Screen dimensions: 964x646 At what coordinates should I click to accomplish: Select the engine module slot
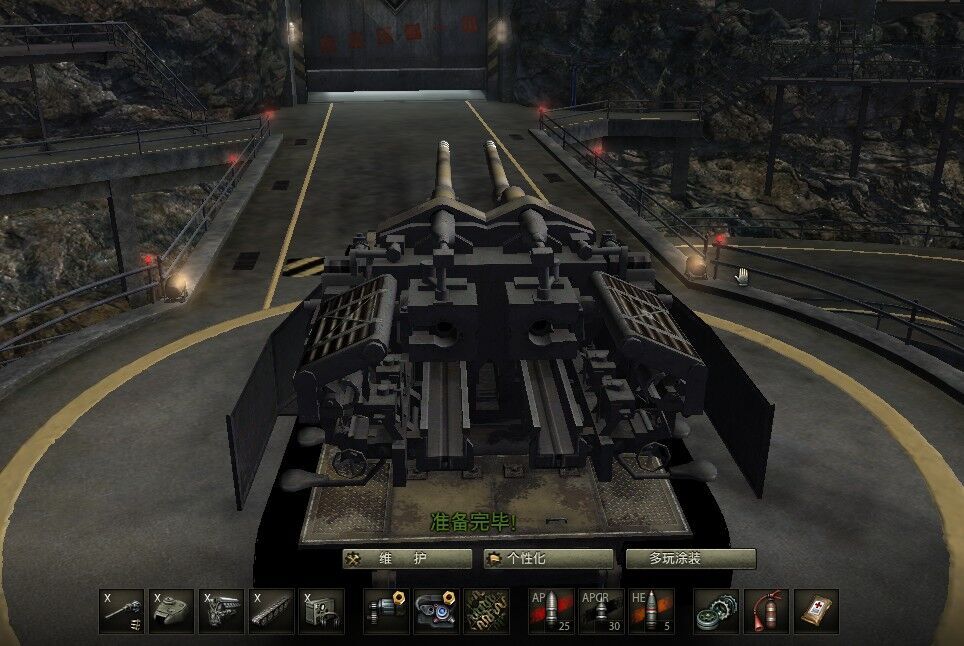click(222, 611)
